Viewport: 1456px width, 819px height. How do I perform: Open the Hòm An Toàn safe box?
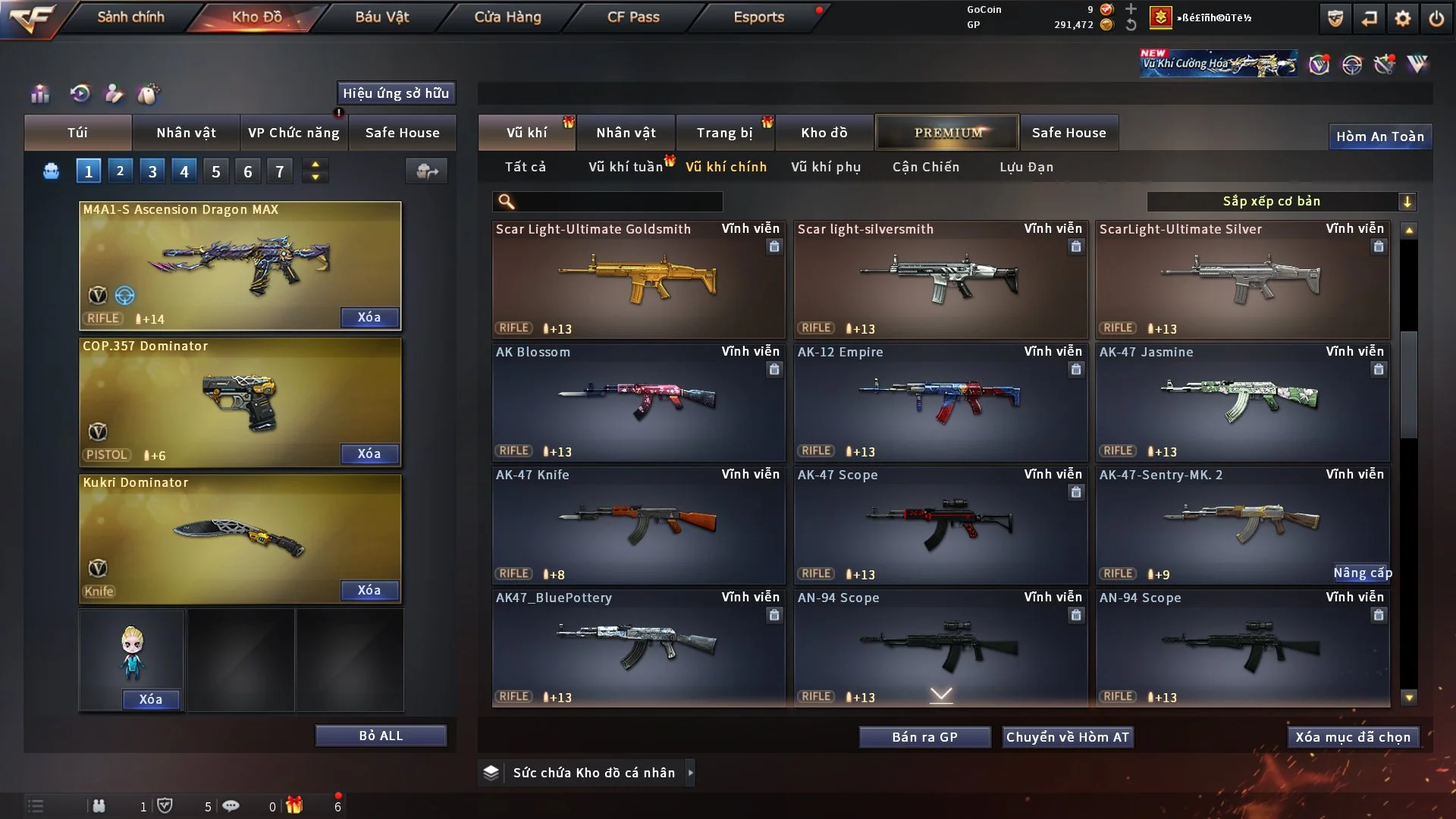(x=1379, y=136)
